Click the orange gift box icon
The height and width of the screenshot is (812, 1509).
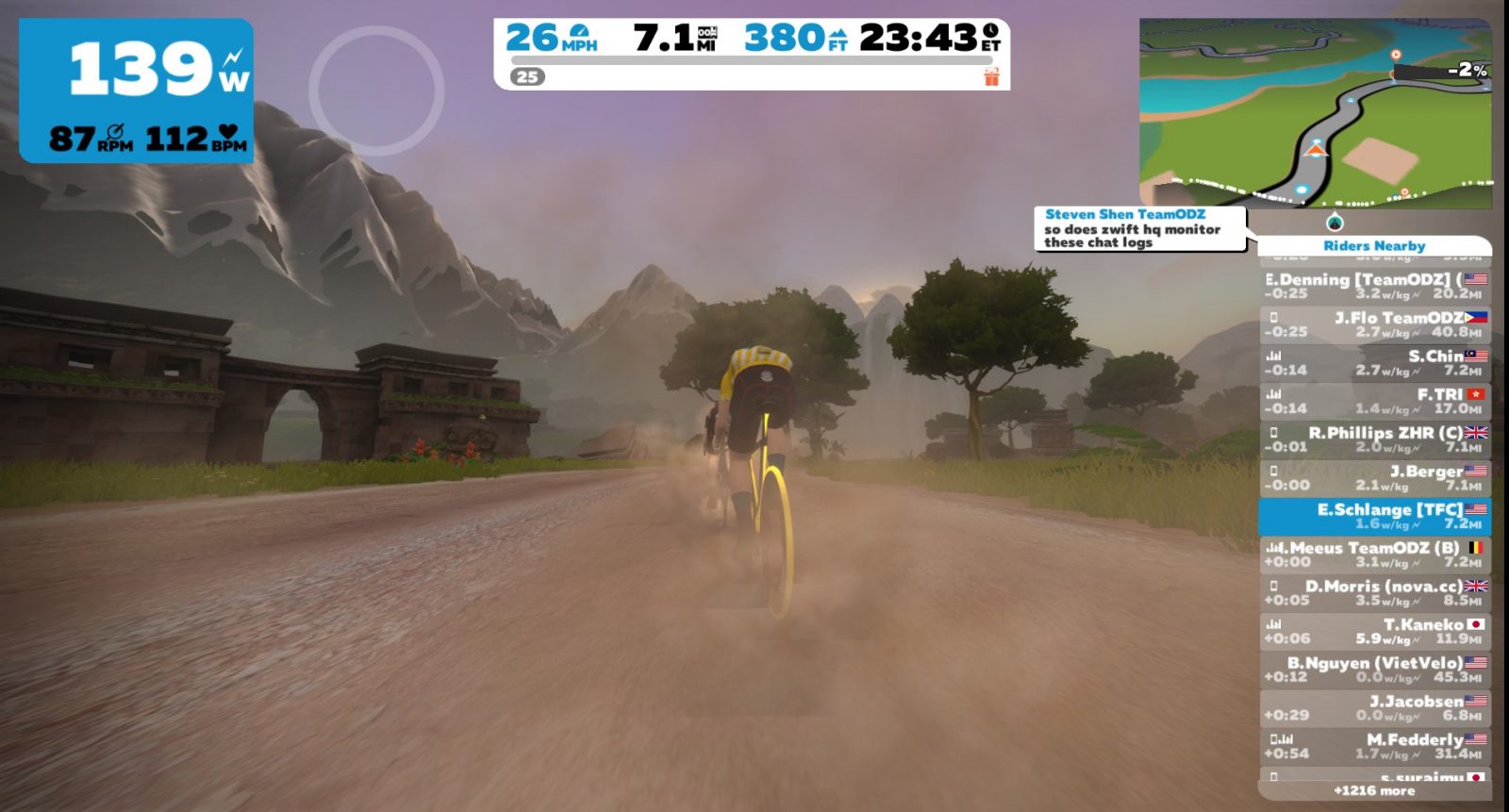(x=991, y=76)
